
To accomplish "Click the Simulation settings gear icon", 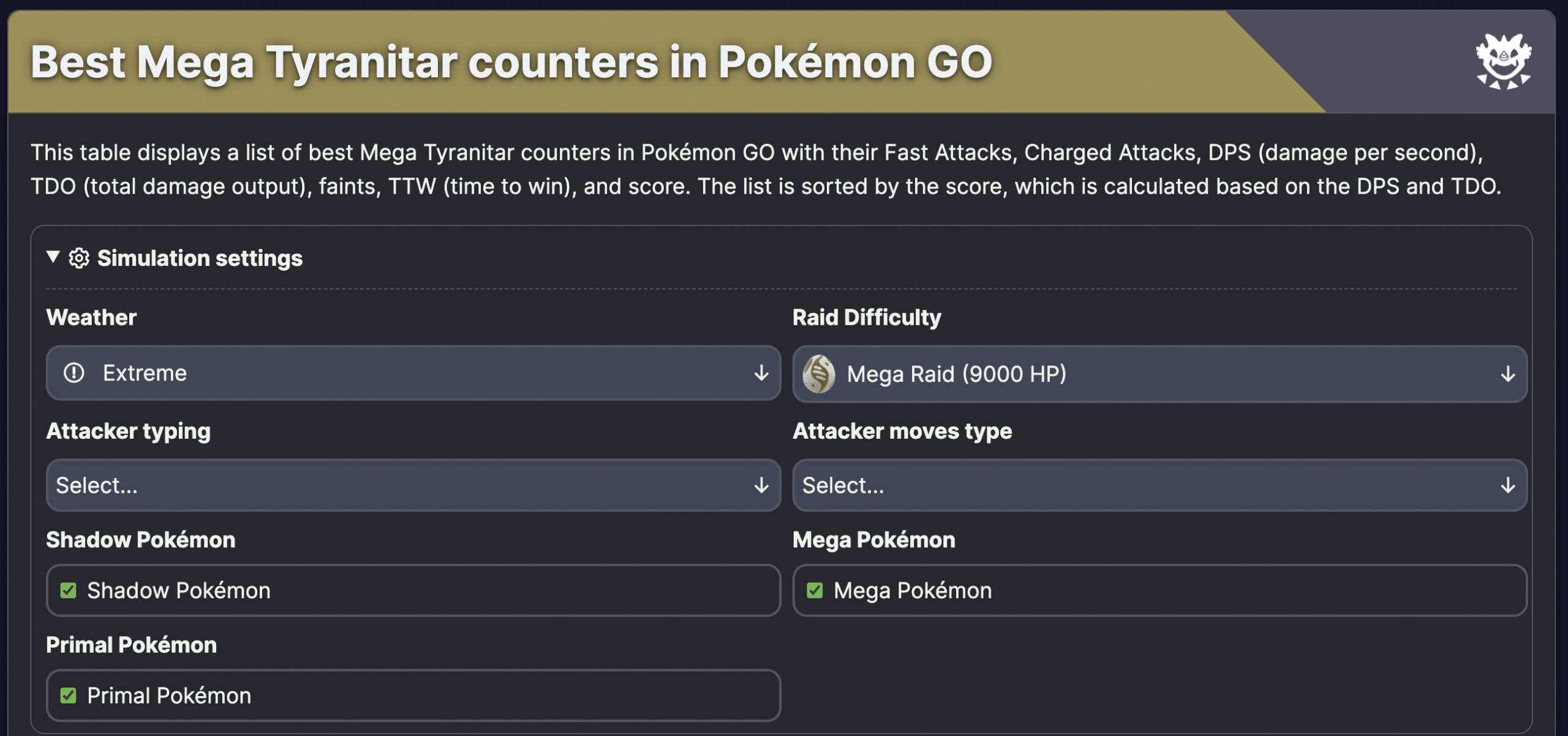I will 78,258.
